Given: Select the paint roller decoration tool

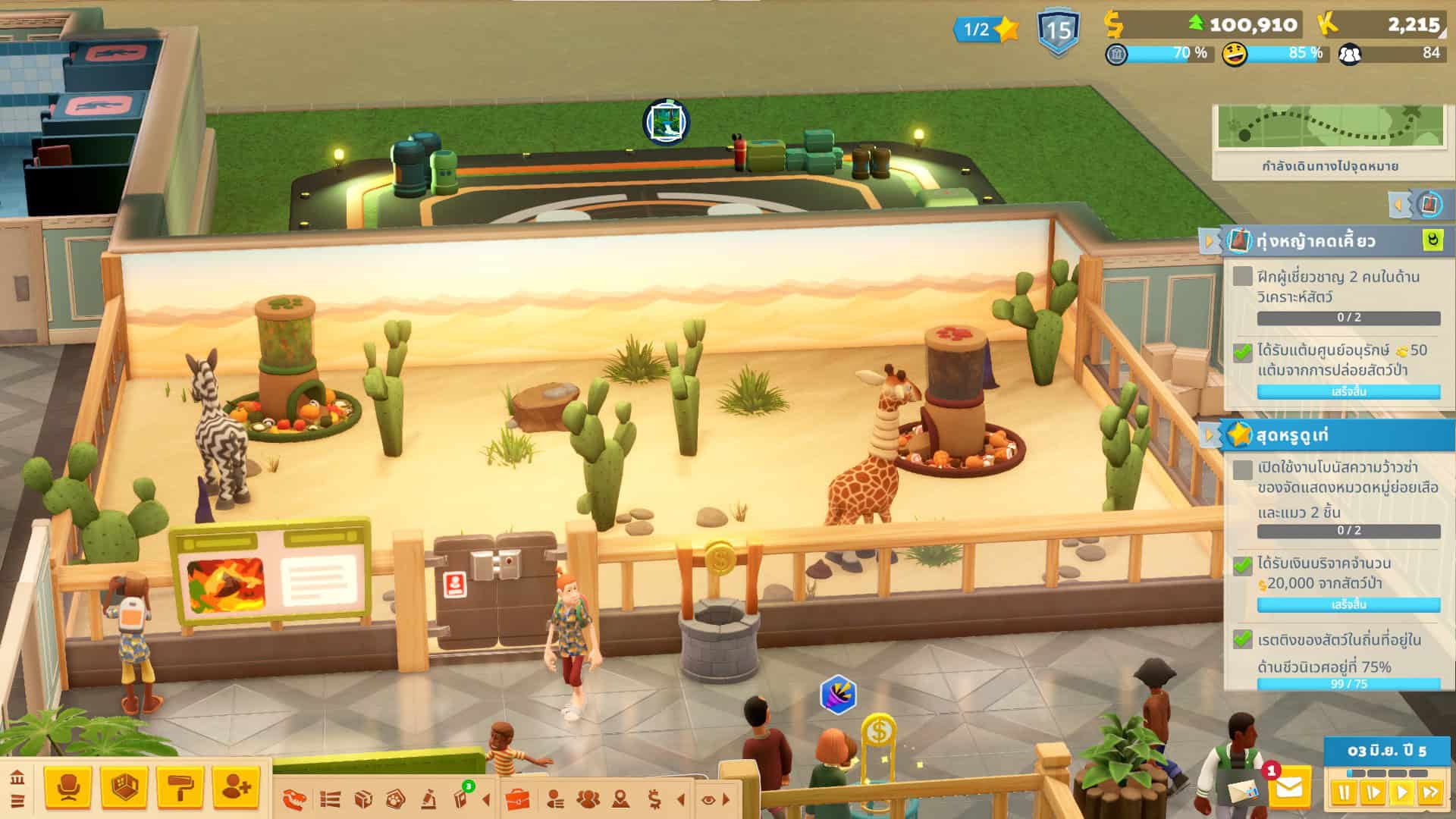Looking at the screenshot, I should pyautogui.click(x=180, y=789).
